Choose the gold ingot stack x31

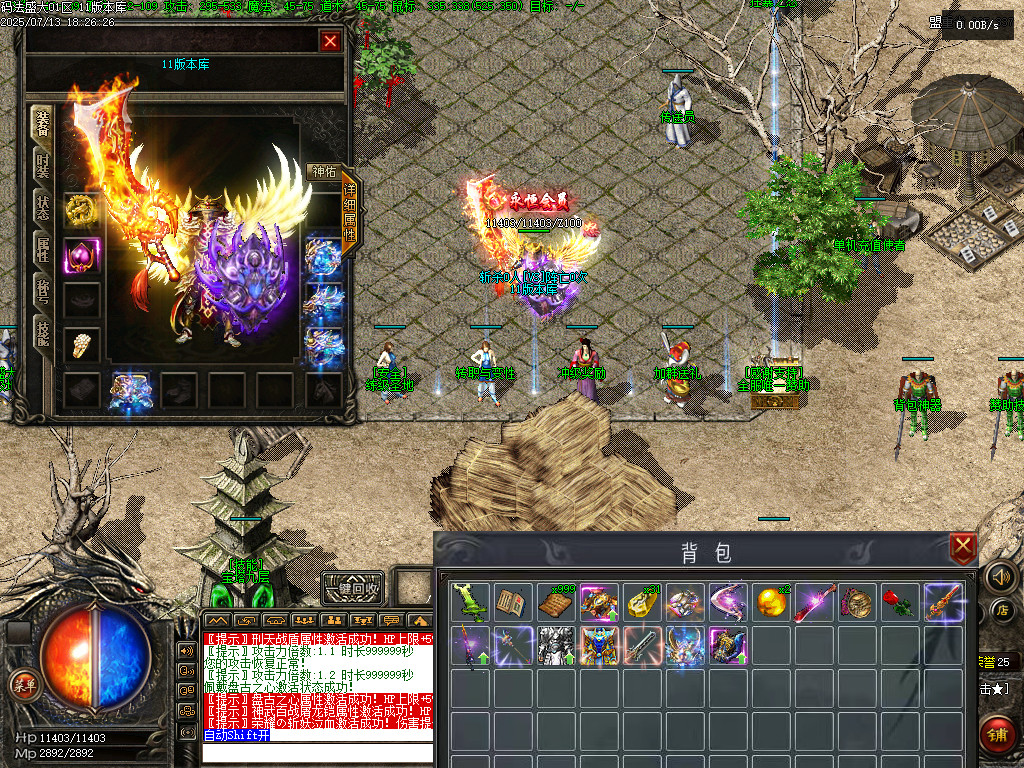(643, 603)
